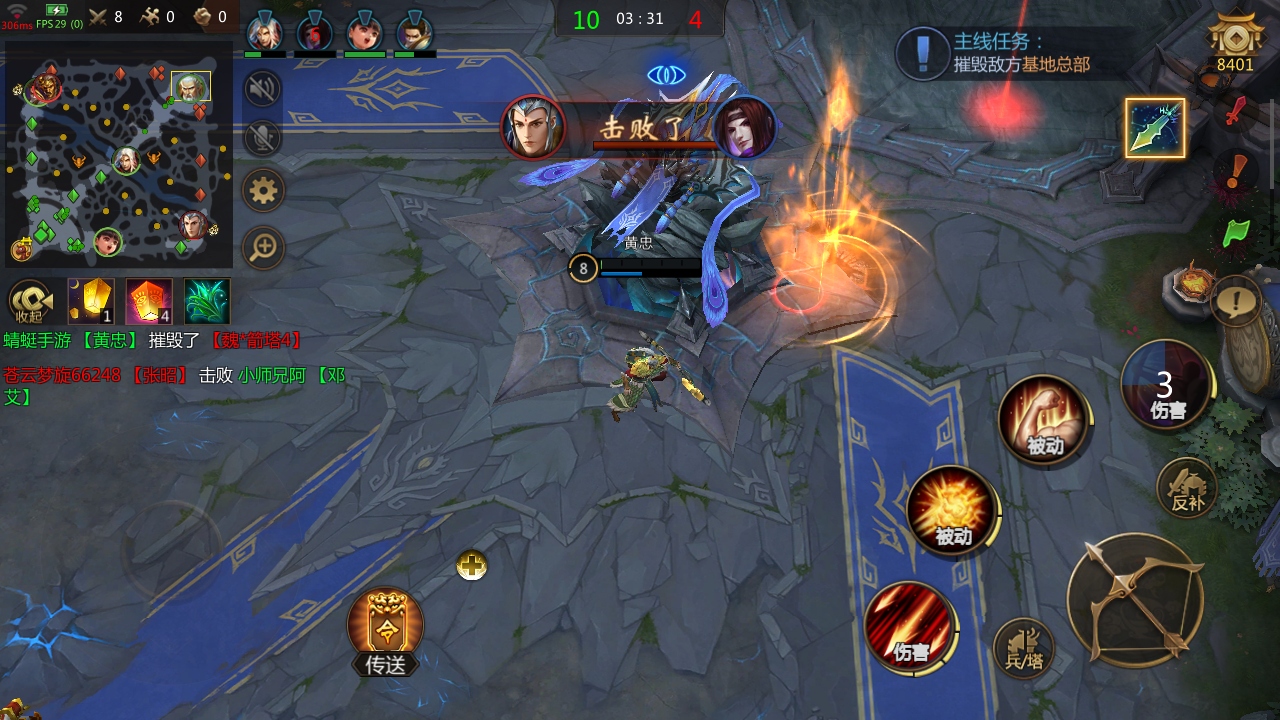Open settings with the gear icon

264,190
